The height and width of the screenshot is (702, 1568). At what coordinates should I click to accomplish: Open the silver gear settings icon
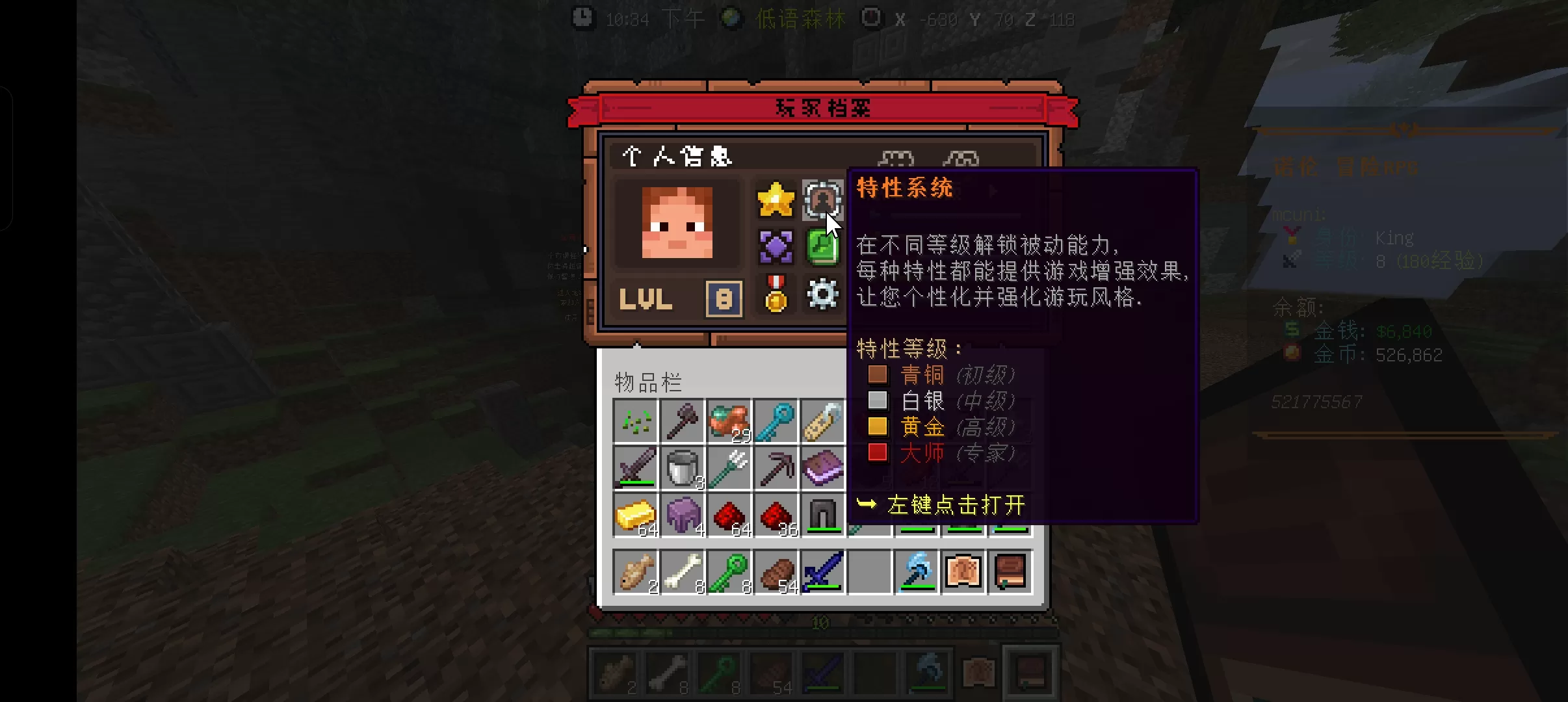click(822, 294)
